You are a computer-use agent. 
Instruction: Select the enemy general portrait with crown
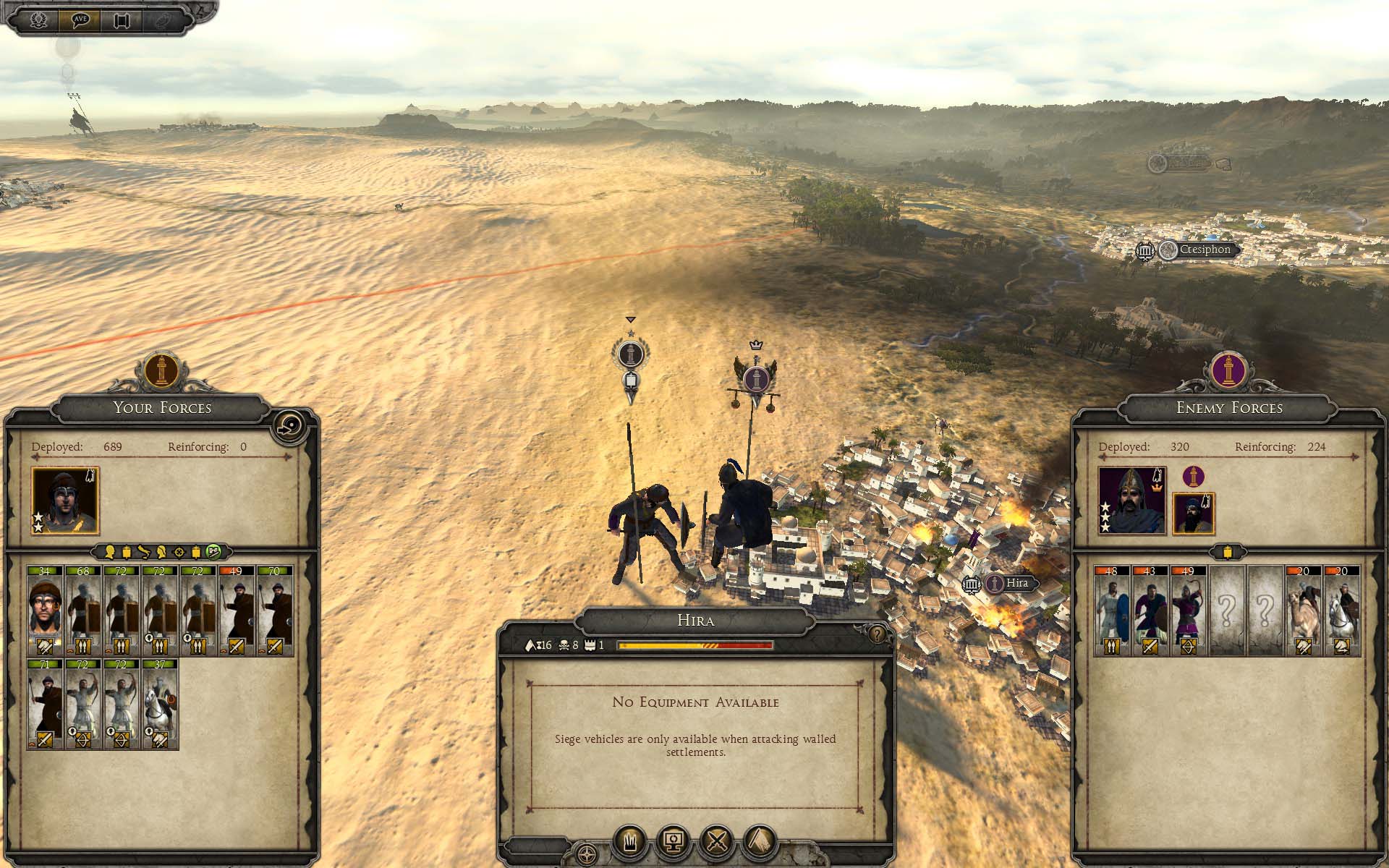pos(1131,501)
